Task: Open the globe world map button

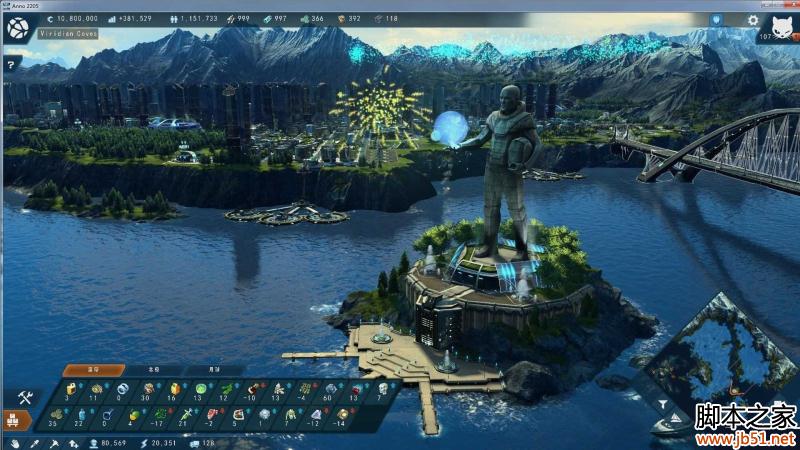Action: [x=18, y=29]
